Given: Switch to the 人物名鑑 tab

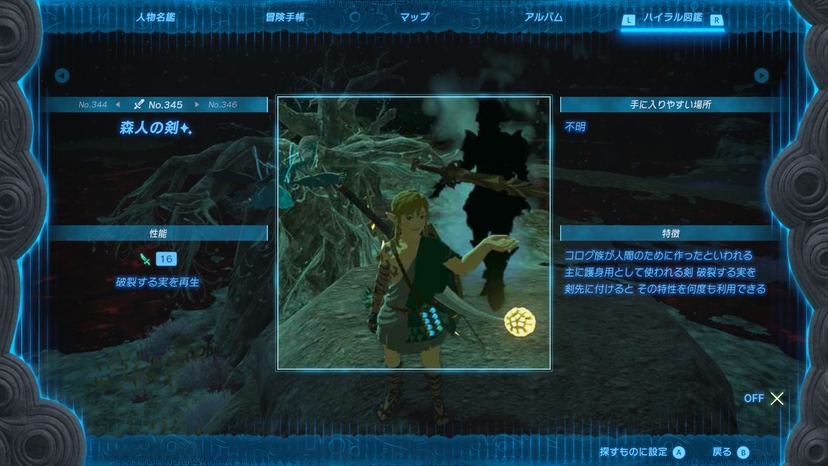Looking at the screenshot, I should (x=155, y=18).
